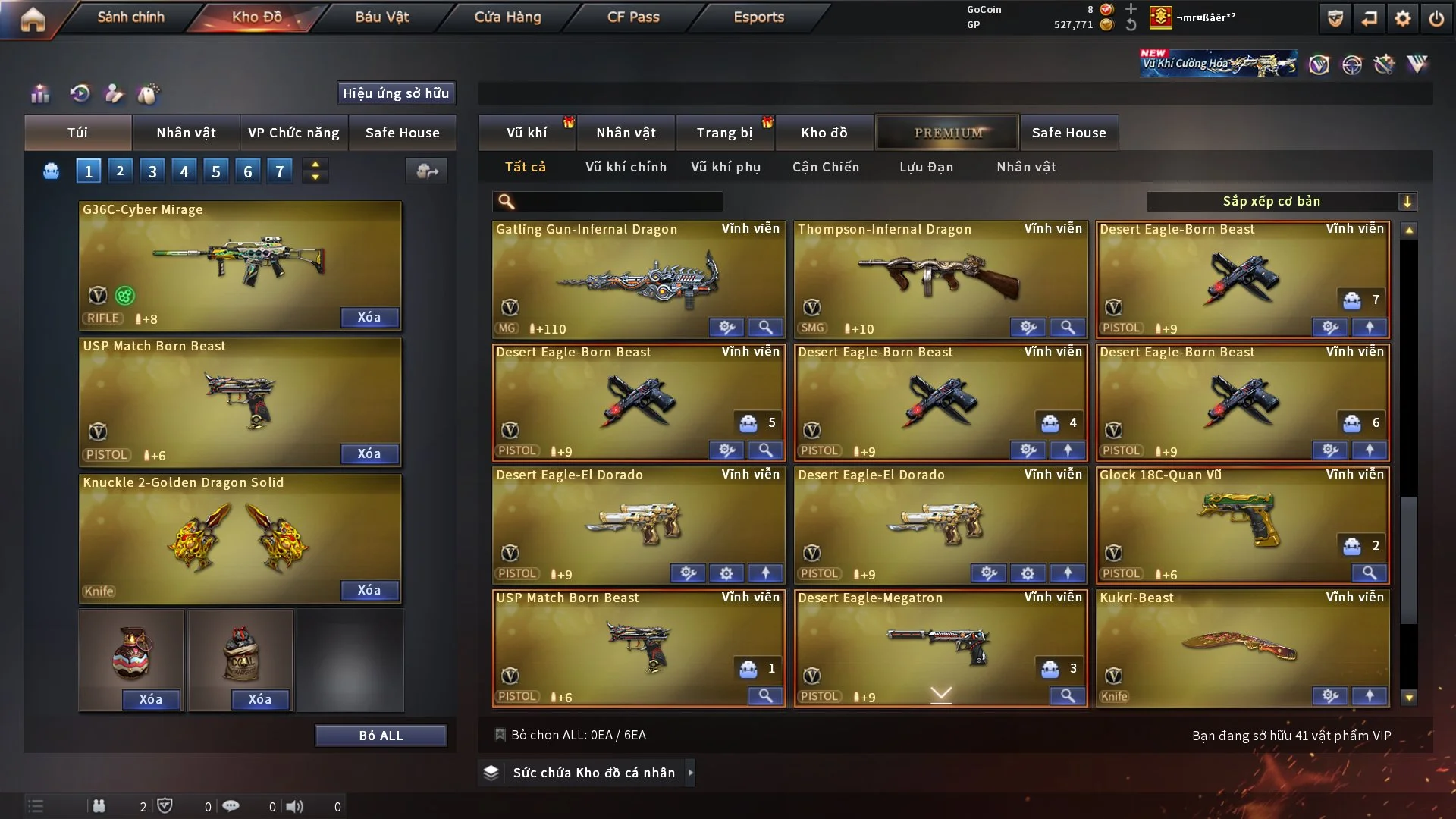The width and height of the screenshot is (1456, 819).
Task: Switch to the Báu Vật menu
Action: coord(381,17)
